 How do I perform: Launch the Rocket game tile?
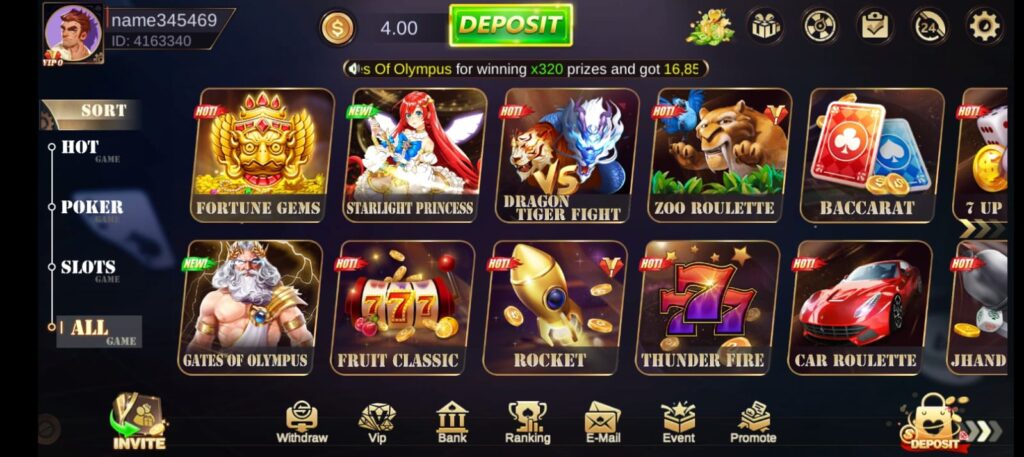pyautogui.click(x=555, y=307)
